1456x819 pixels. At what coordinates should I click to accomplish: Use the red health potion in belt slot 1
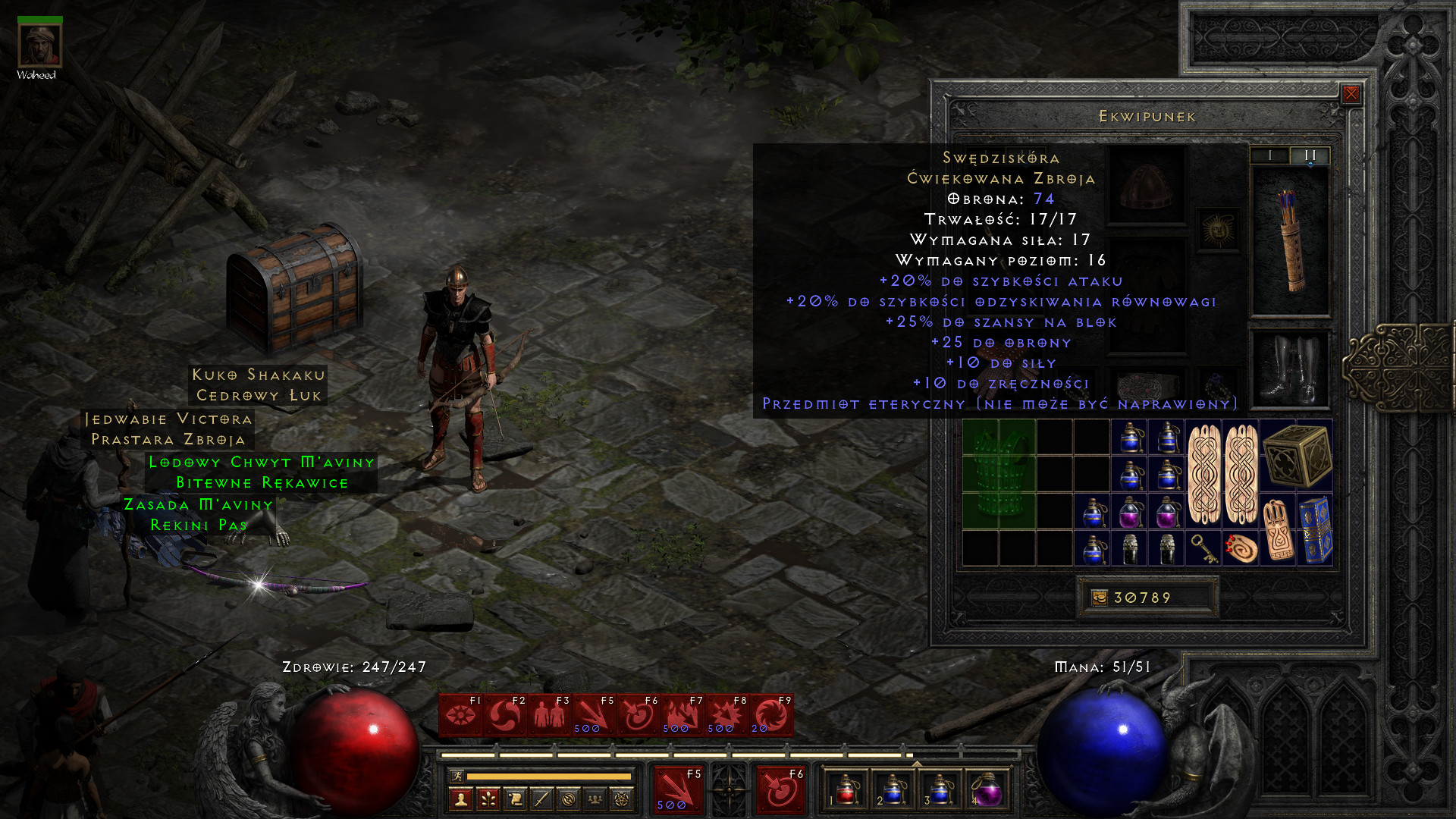(x=847, y=790)
